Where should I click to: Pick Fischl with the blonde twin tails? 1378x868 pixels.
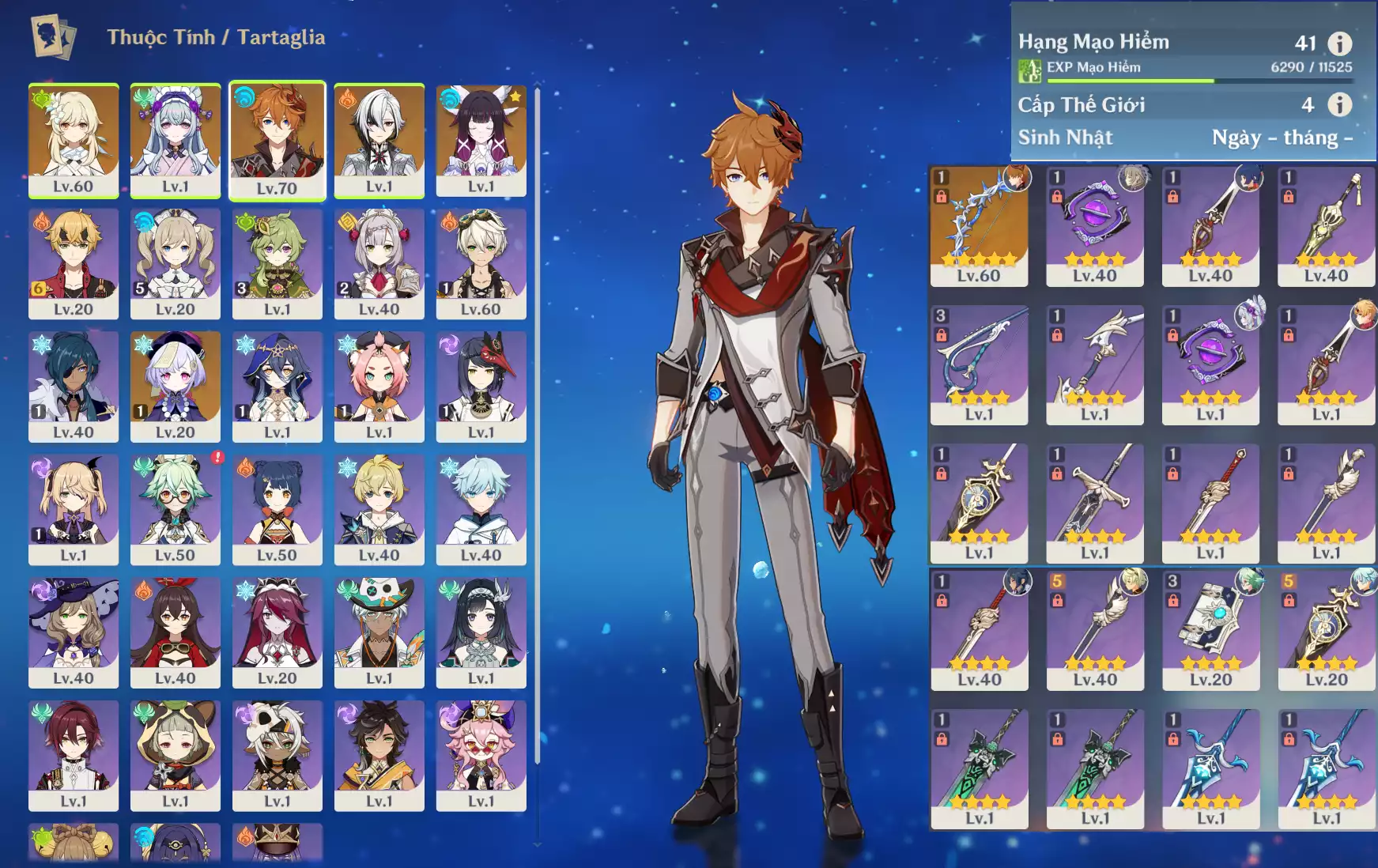[74, 509]
